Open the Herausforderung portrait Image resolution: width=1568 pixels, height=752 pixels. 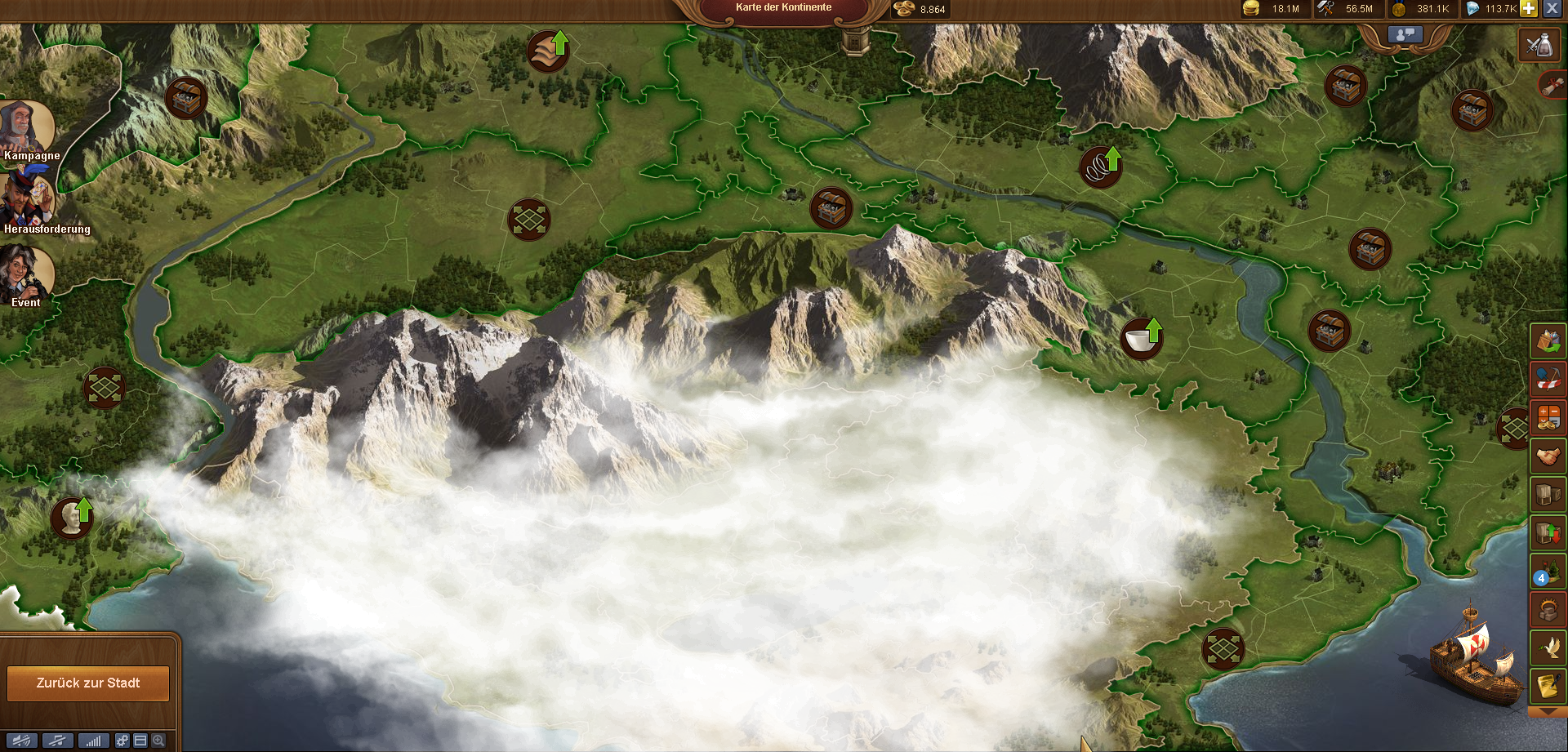click(28, 199)
